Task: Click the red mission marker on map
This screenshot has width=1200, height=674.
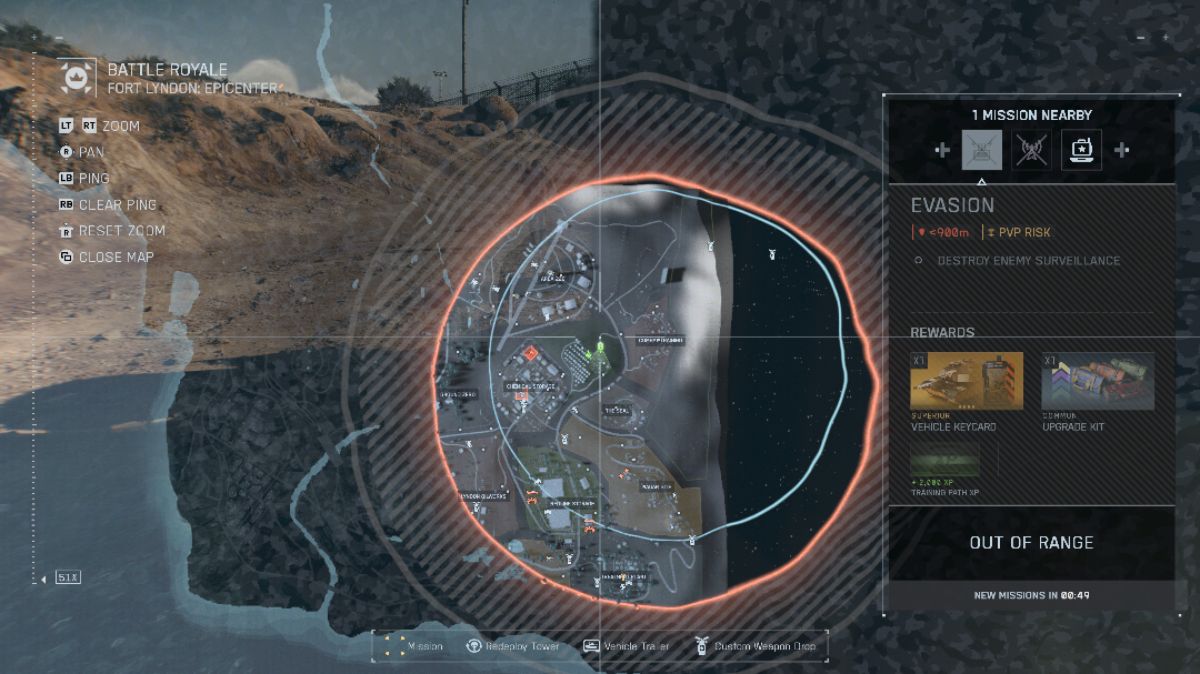Action: coord(531,353)
